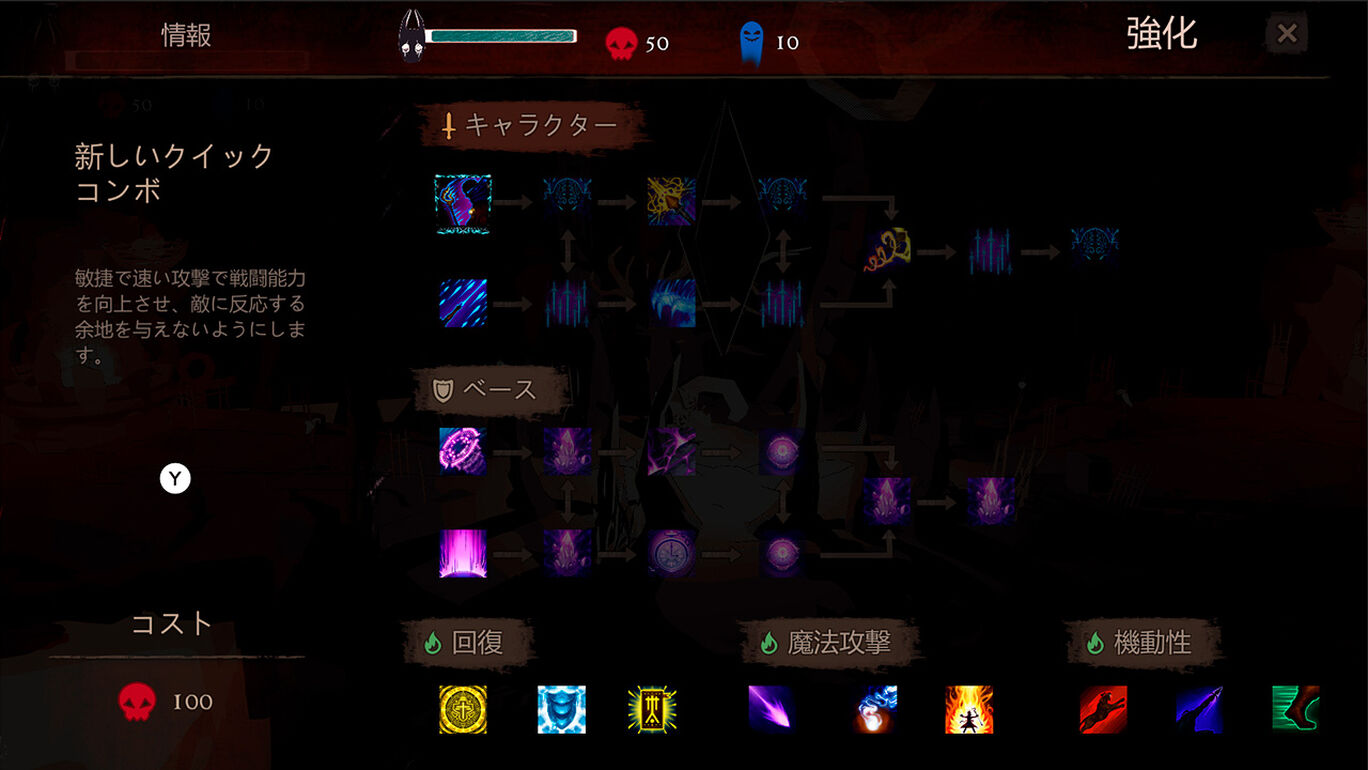1368x770 pixels.
Task: Select the blue ice shield skill
Action: (561, 710)
